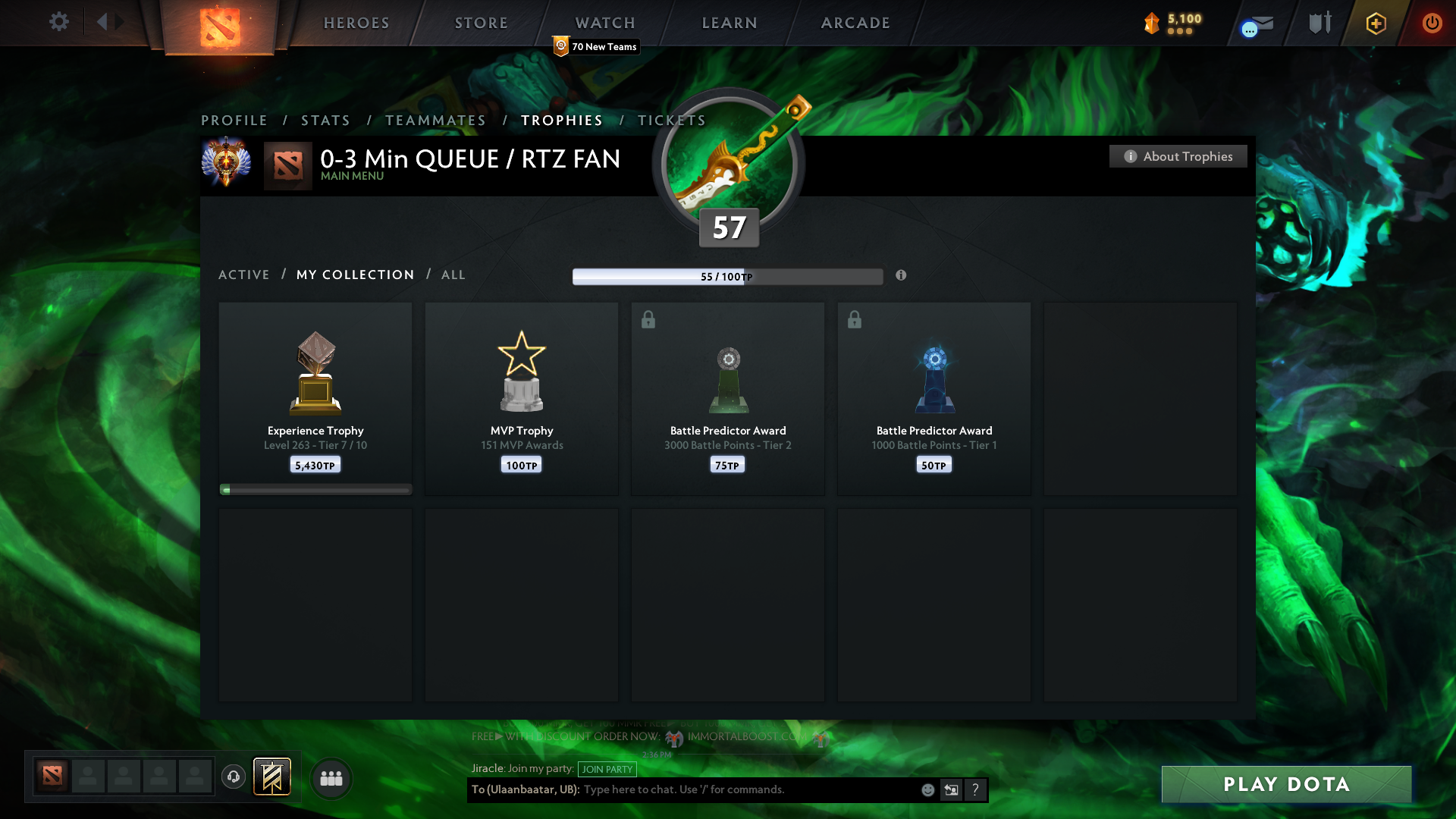Open the friends list icon
The image size is (1456, 819).
point(331,778)
